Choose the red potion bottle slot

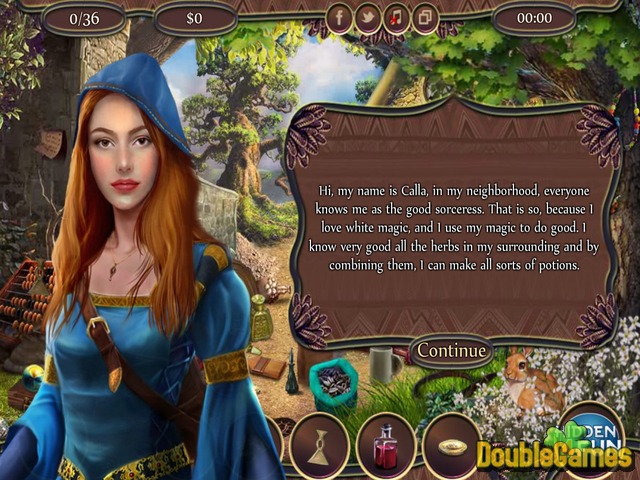(386, 444)
